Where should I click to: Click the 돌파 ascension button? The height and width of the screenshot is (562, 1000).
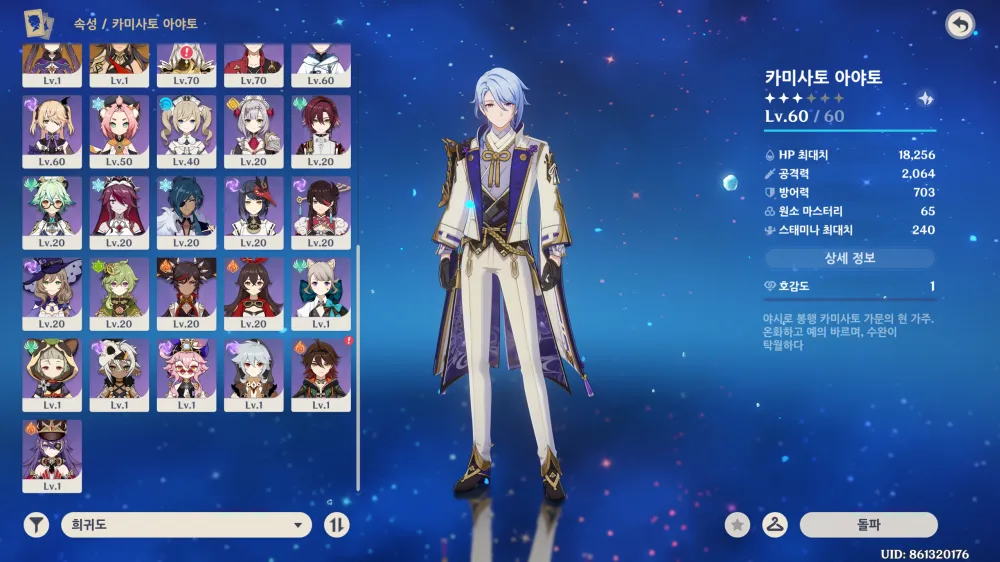(x=868, y=524)
